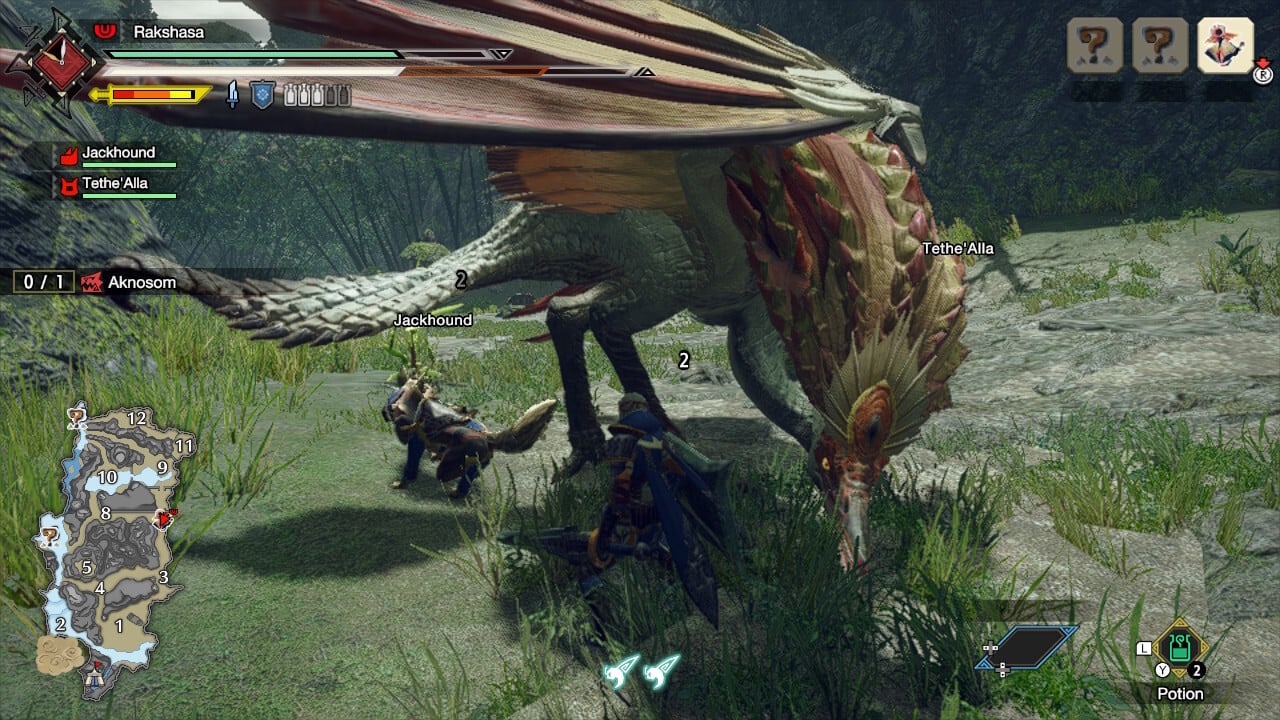
Task: Open the blue action bar panel
Action: (x=1027, y=647)
